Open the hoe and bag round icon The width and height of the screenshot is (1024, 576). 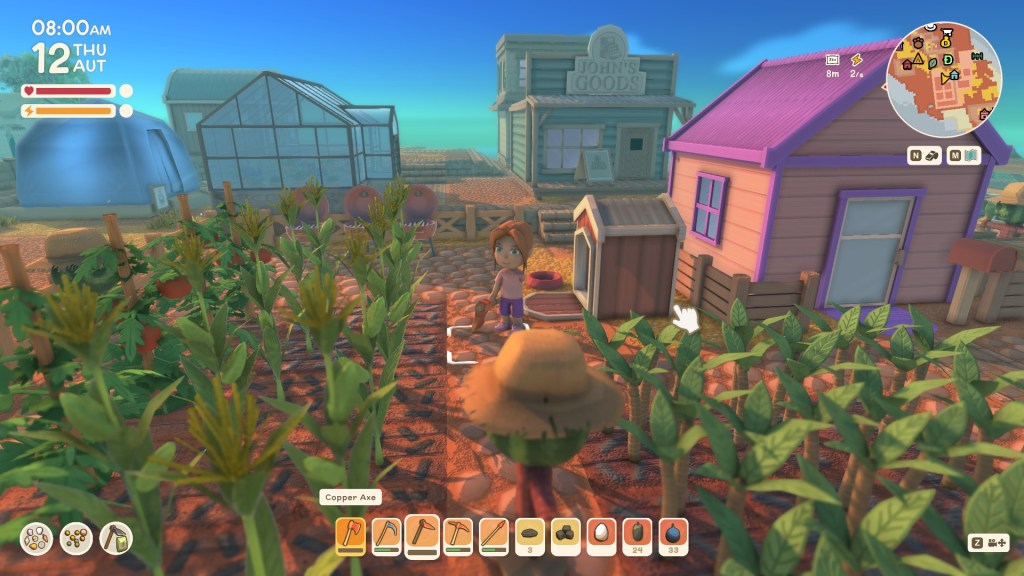point(114,538)
